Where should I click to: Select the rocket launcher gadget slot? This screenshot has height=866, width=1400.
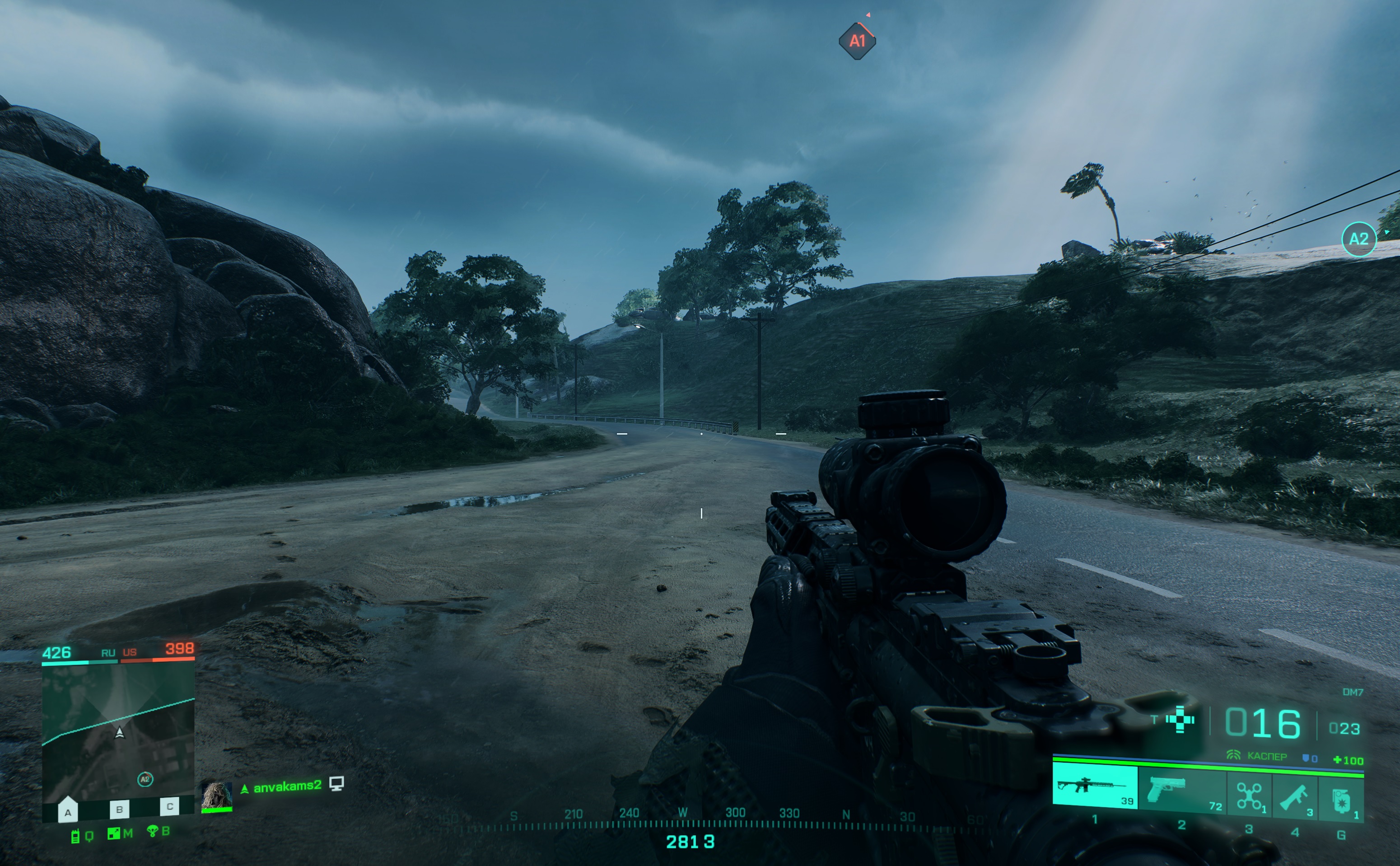pos(1294,797)
